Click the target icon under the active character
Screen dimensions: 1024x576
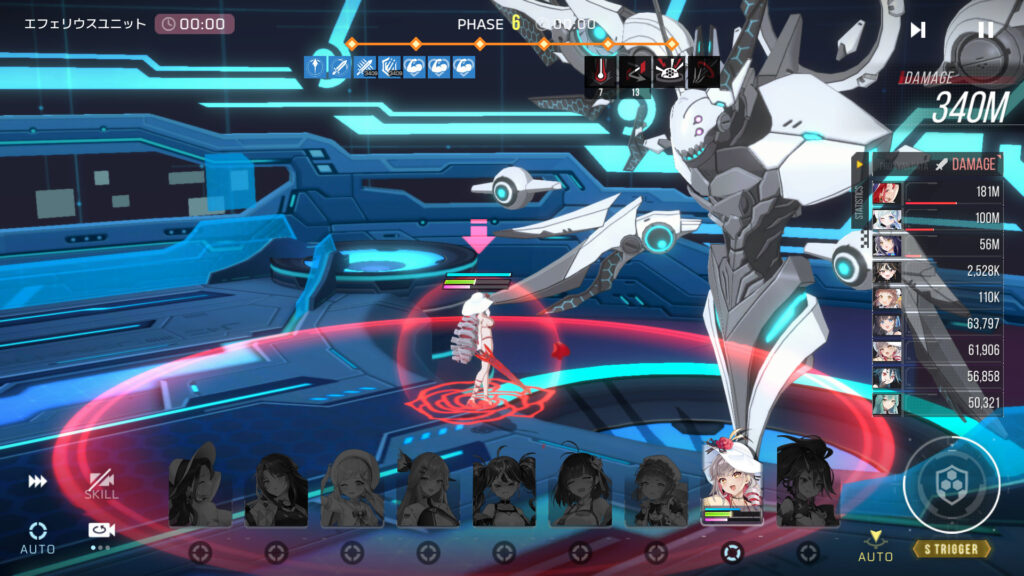pyautogui.click(x=732, y=552)
